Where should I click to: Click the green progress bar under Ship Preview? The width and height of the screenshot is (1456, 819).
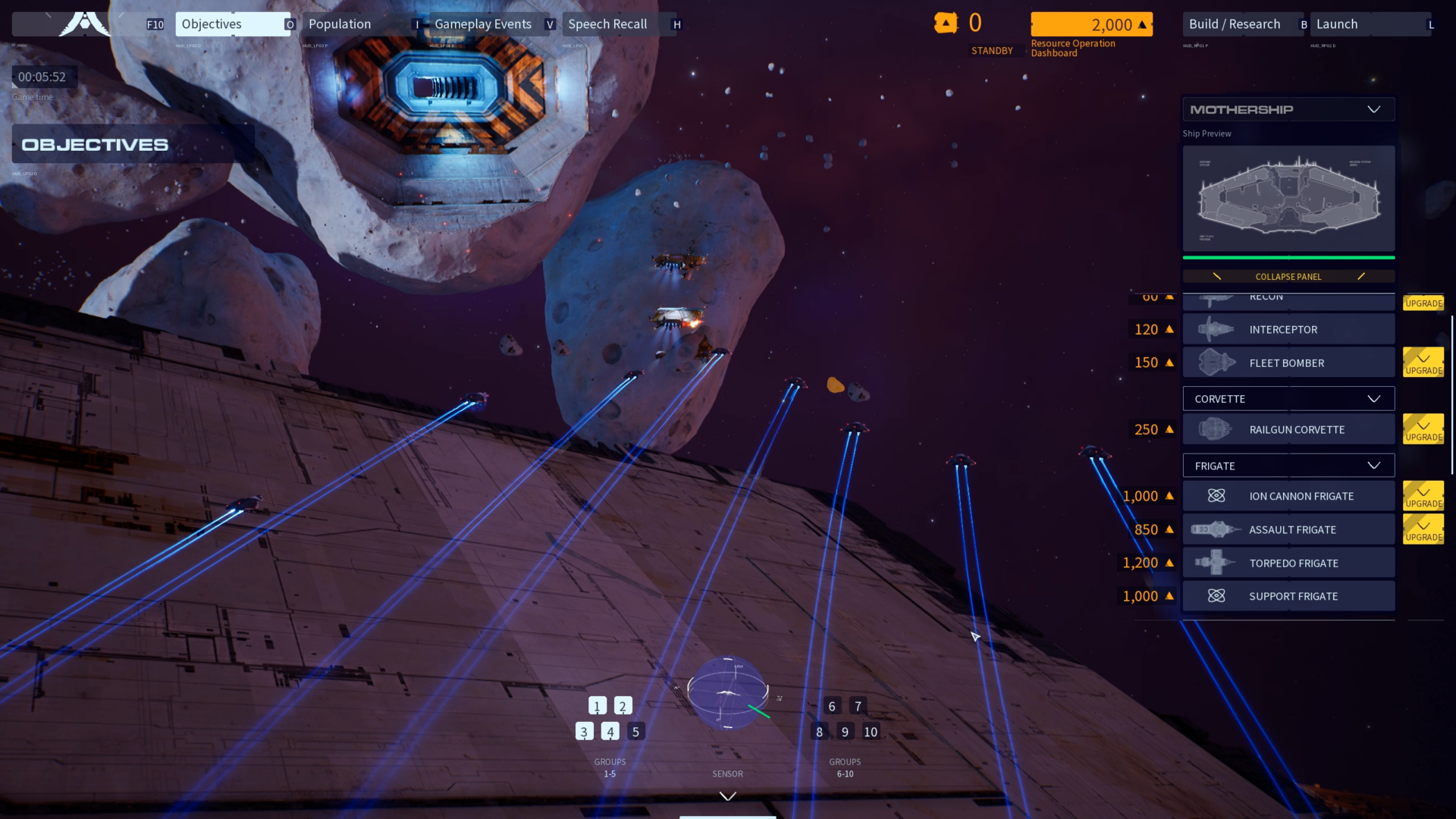click(1288, 258)
